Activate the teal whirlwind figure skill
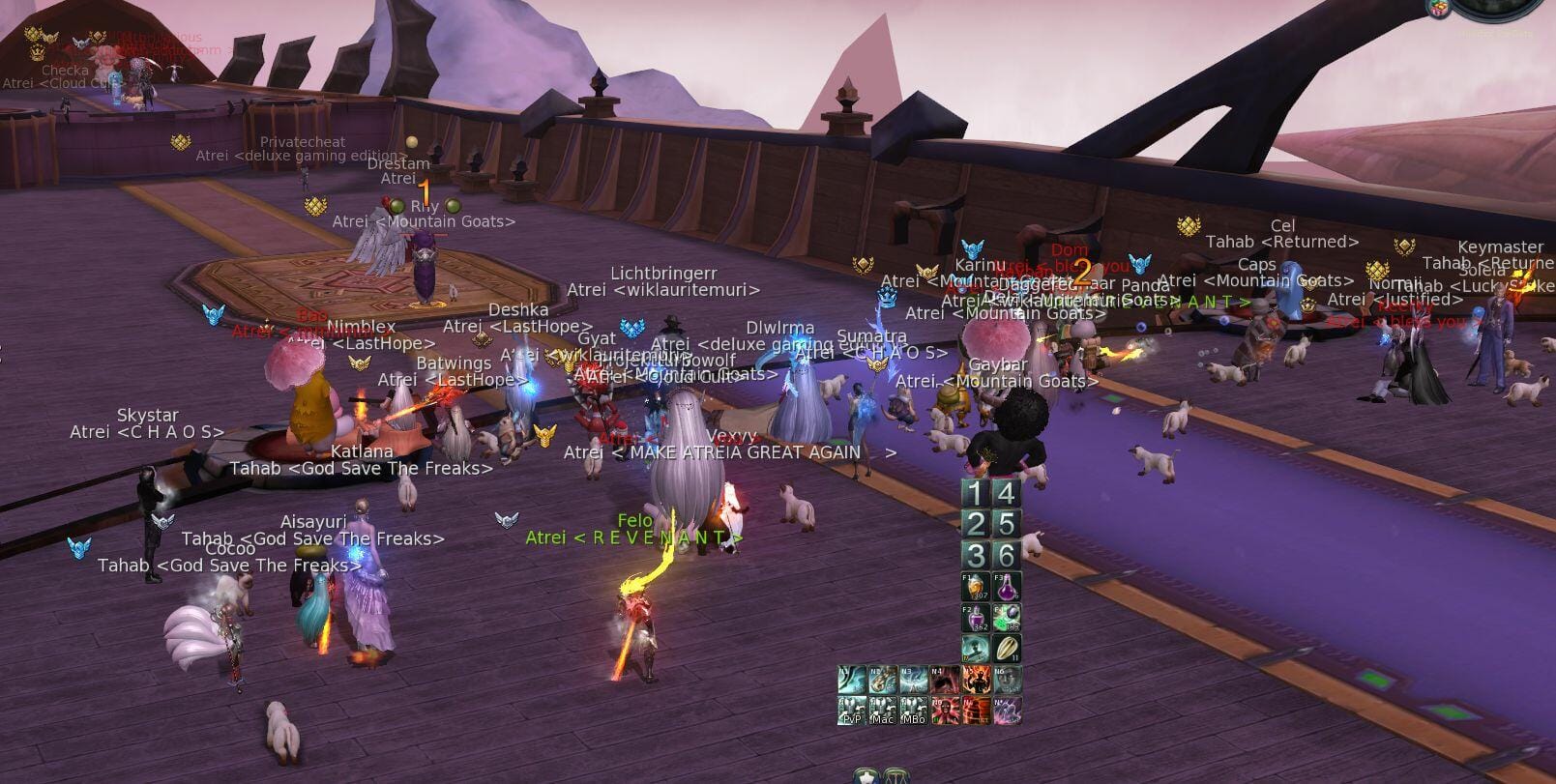 [975, 649]
